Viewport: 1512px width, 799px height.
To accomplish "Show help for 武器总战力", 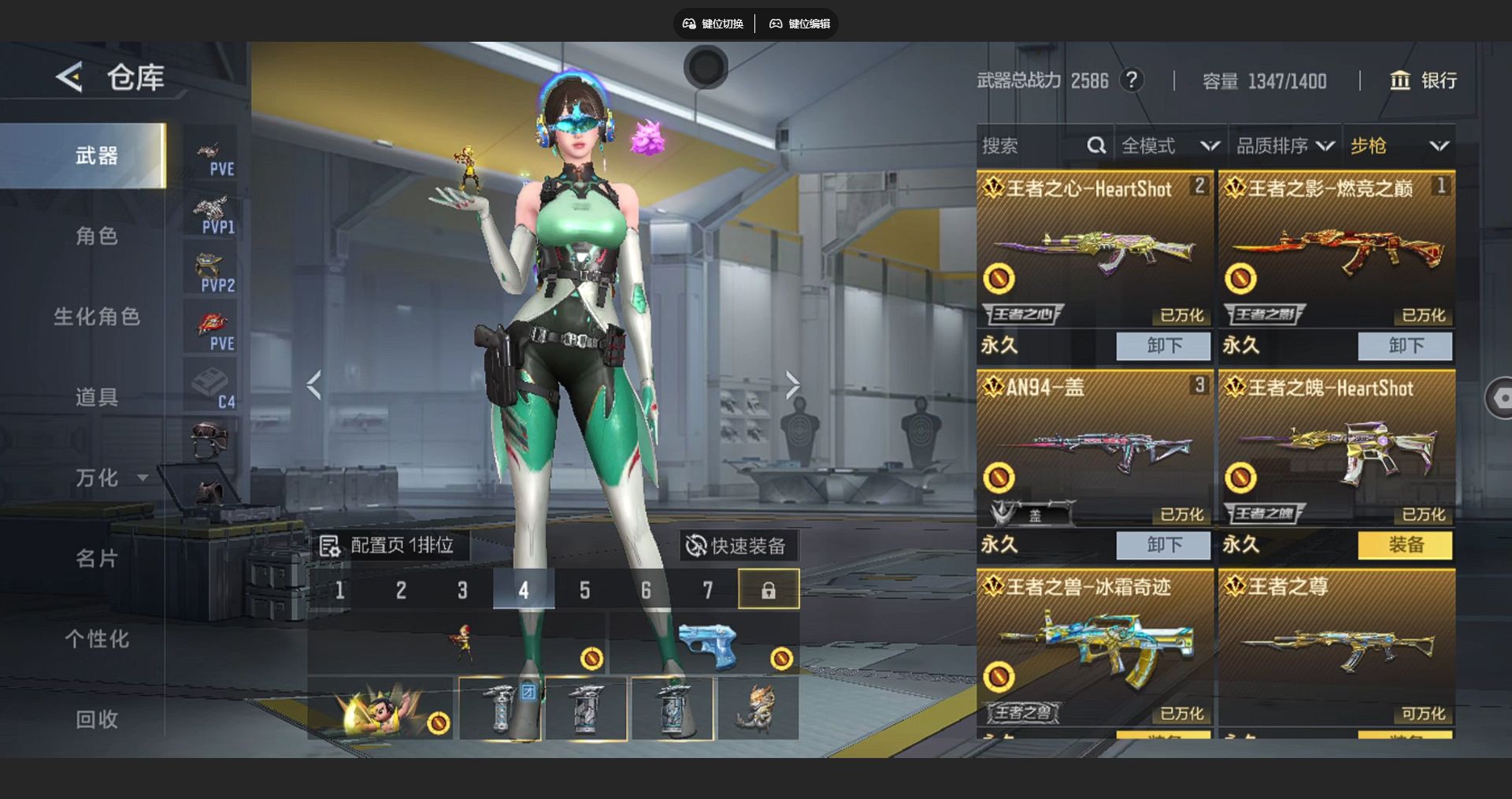I will point(1132,80).
